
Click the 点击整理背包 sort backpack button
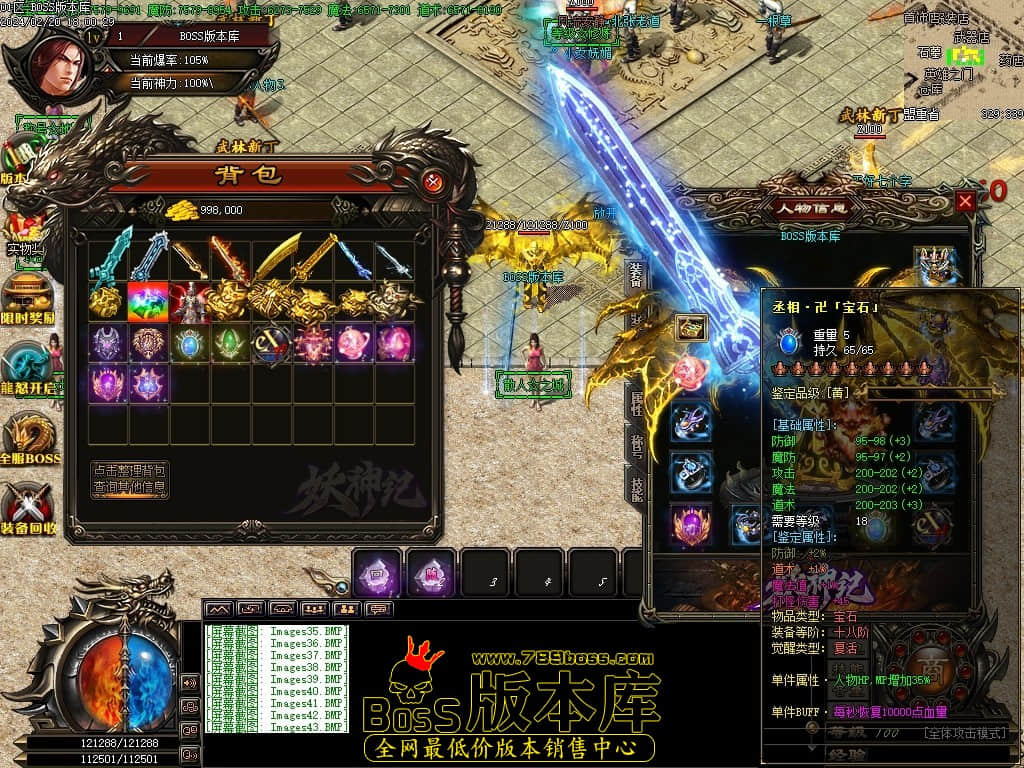tap(130, 470)
